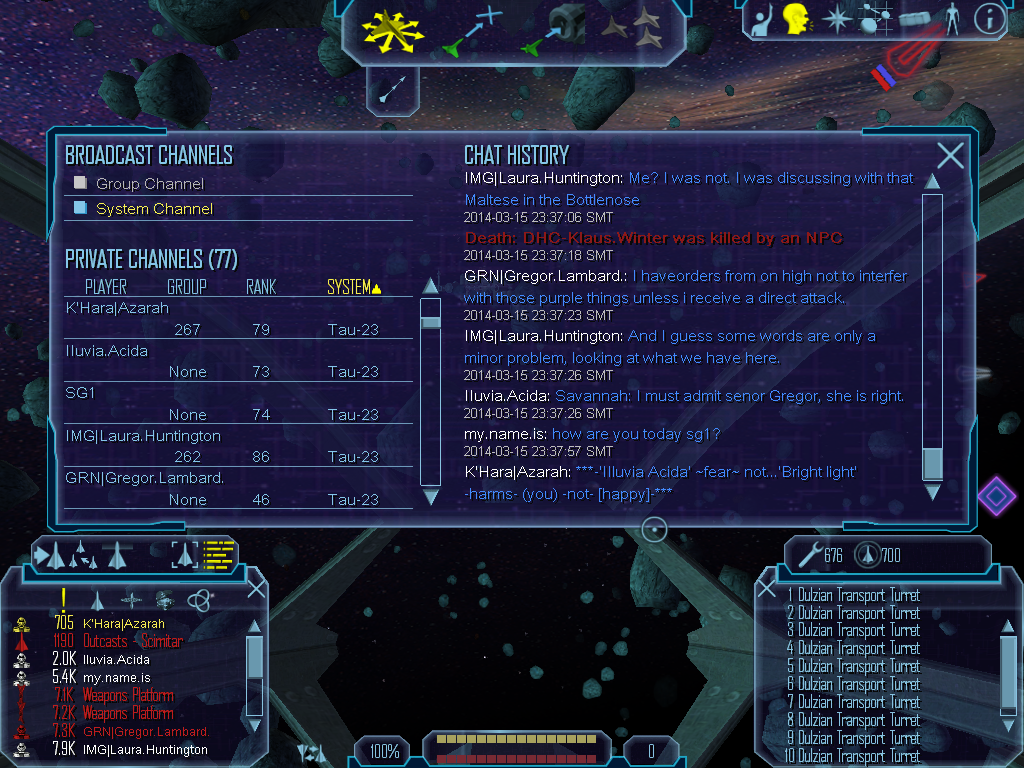Target Outcasts - Scimitar in contact list
Screen dimensions: 1024x768
133,641
